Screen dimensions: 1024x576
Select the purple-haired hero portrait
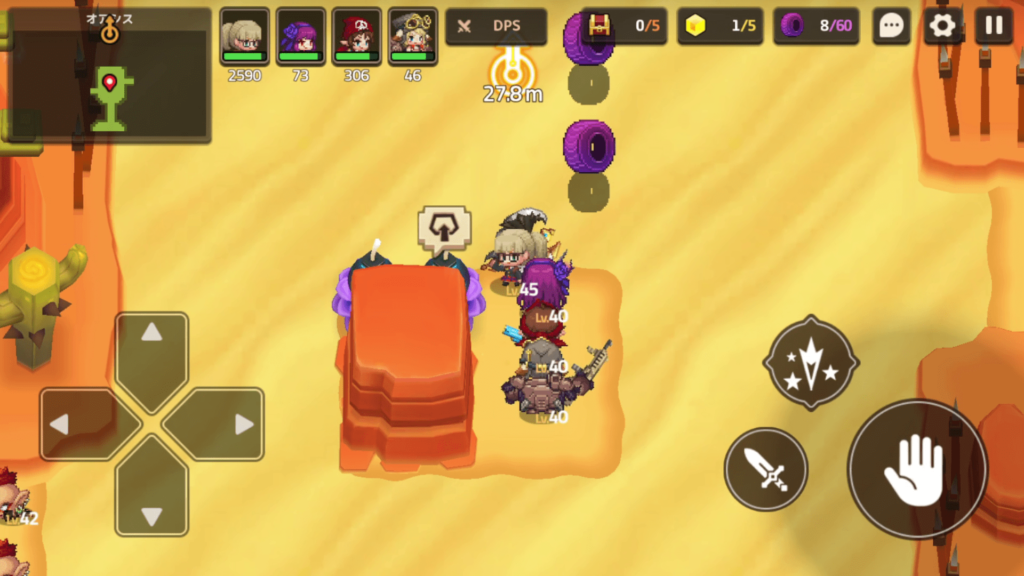(x=300, y=37)
